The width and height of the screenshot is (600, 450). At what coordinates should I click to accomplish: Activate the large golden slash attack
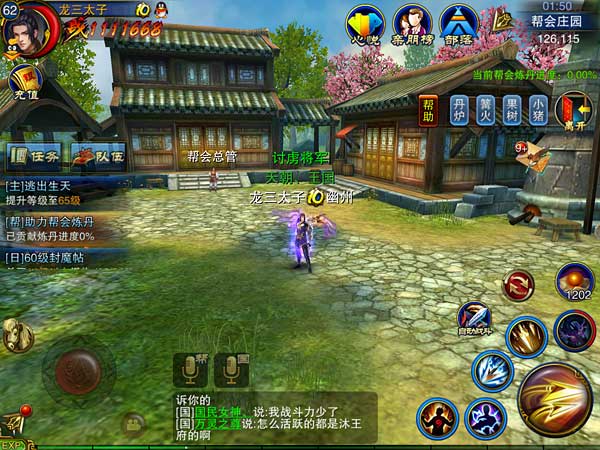554,399
